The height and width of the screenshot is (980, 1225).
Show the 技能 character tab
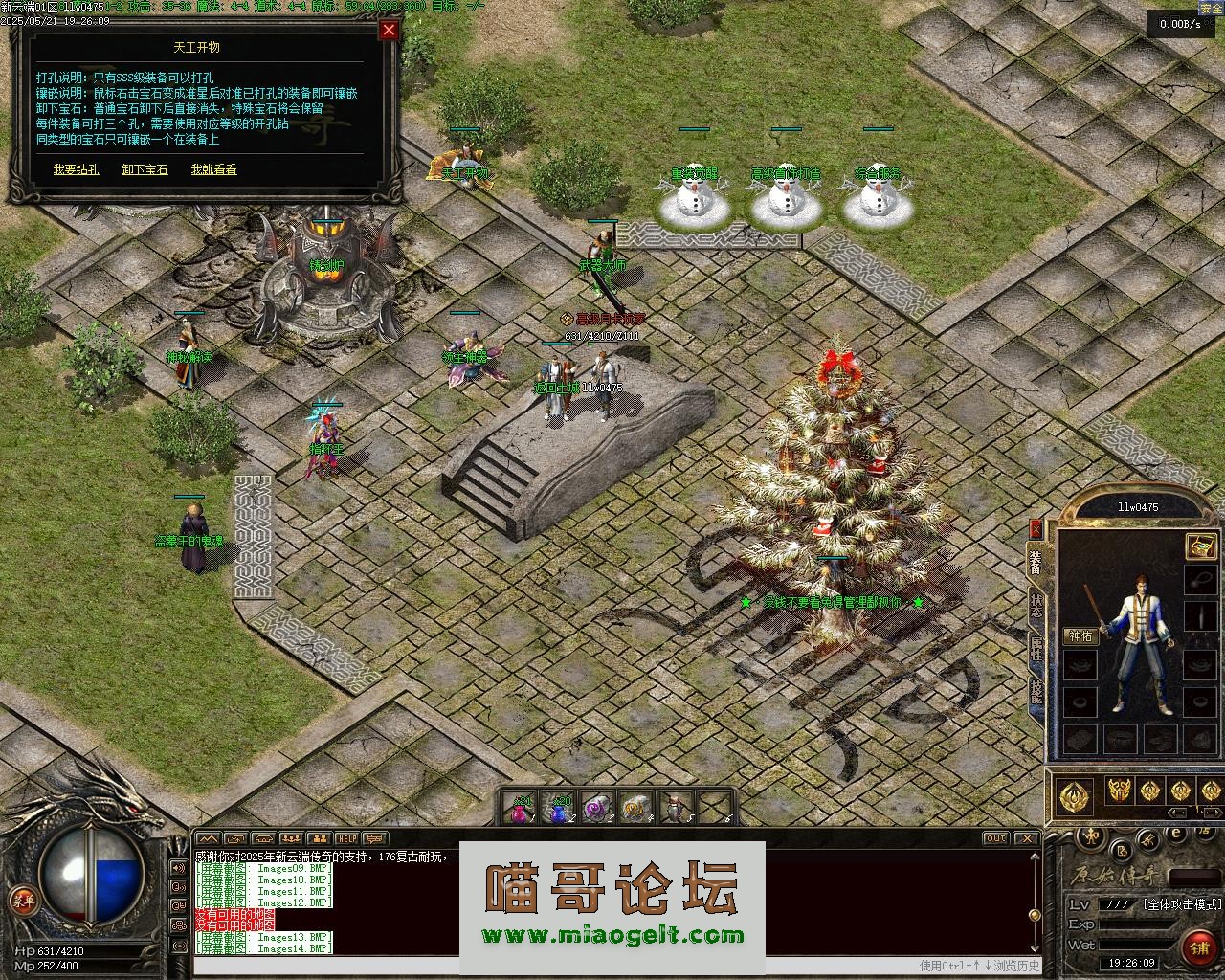pos(1036,691)
